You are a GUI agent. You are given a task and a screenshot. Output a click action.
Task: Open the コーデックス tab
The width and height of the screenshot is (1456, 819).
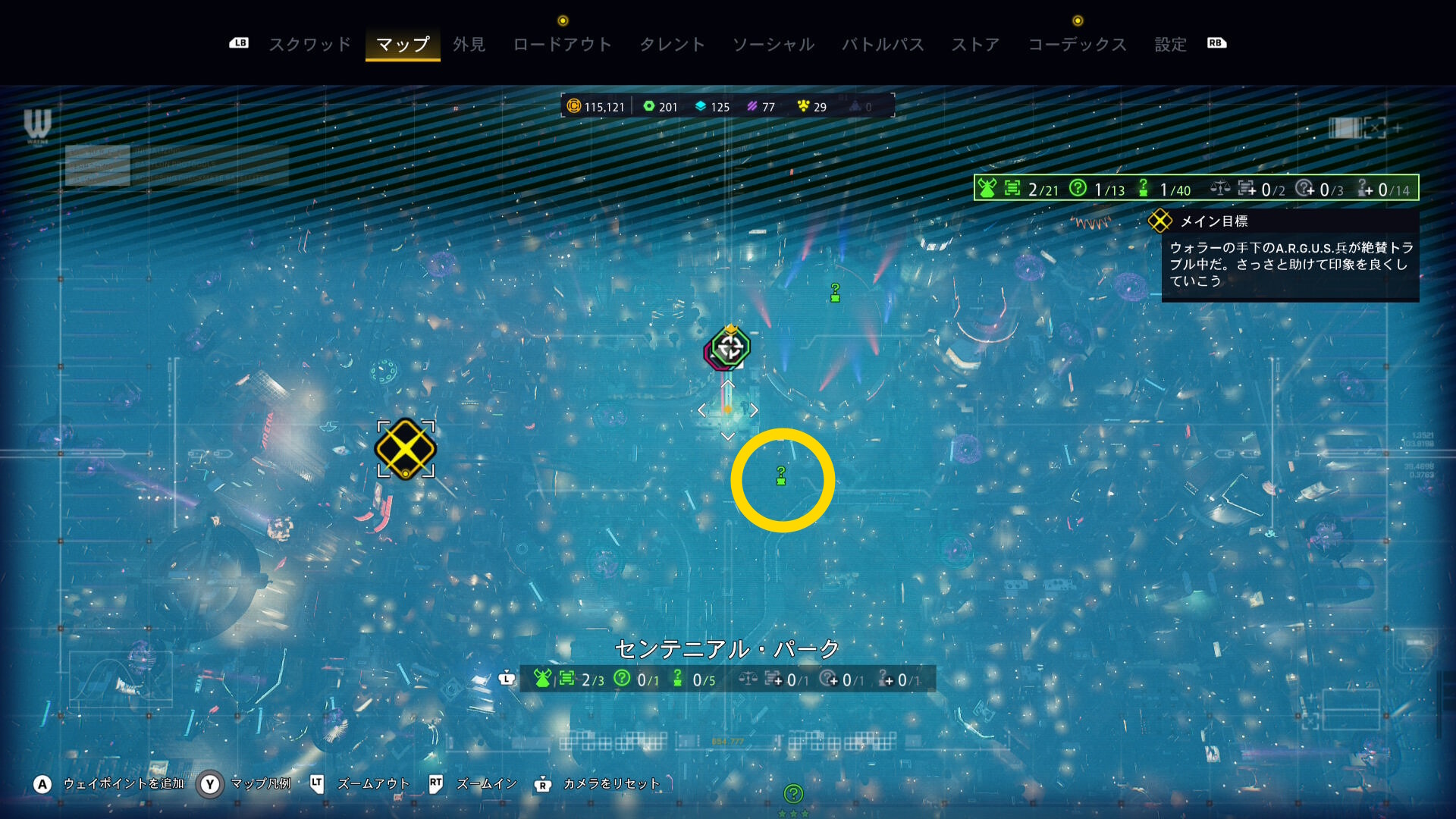[x=1077, y=45]
